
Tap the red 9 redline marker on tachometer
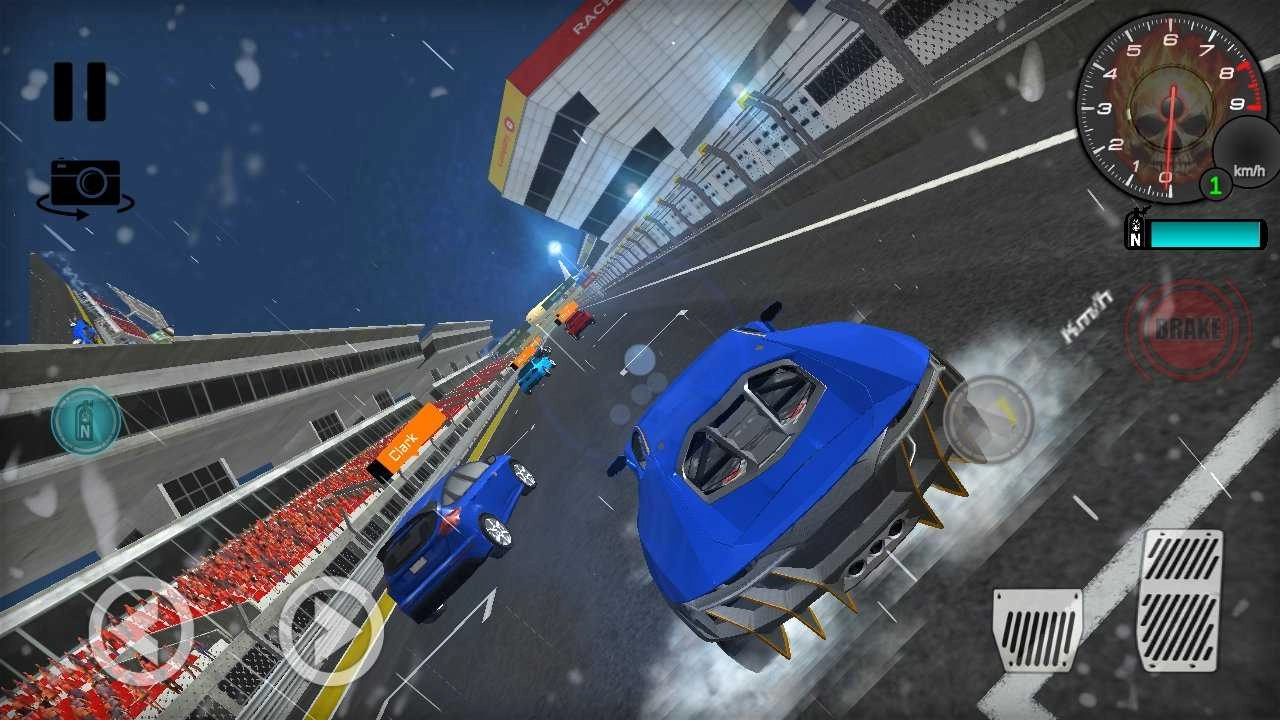(x=1236, y=102)
